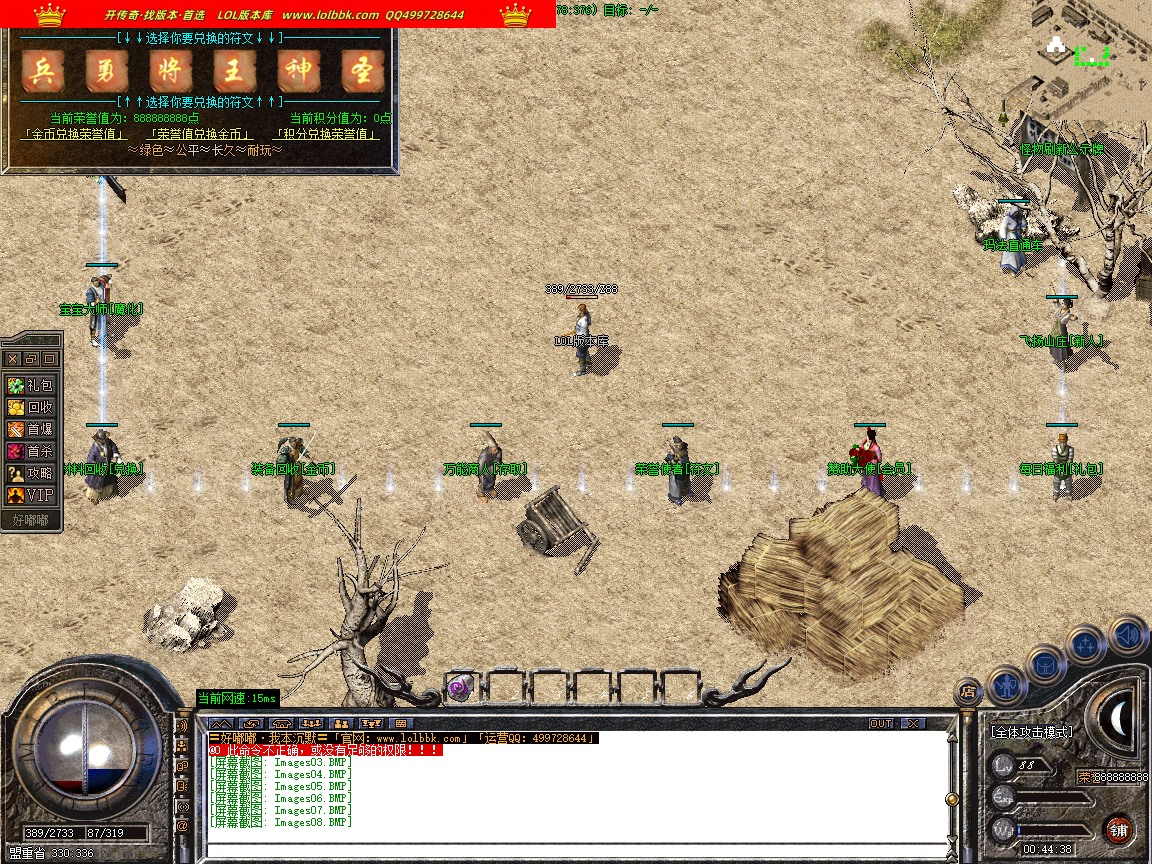Open the VIP menu
The width and height of the screenshot is (1152, 864).
(31, 495)
